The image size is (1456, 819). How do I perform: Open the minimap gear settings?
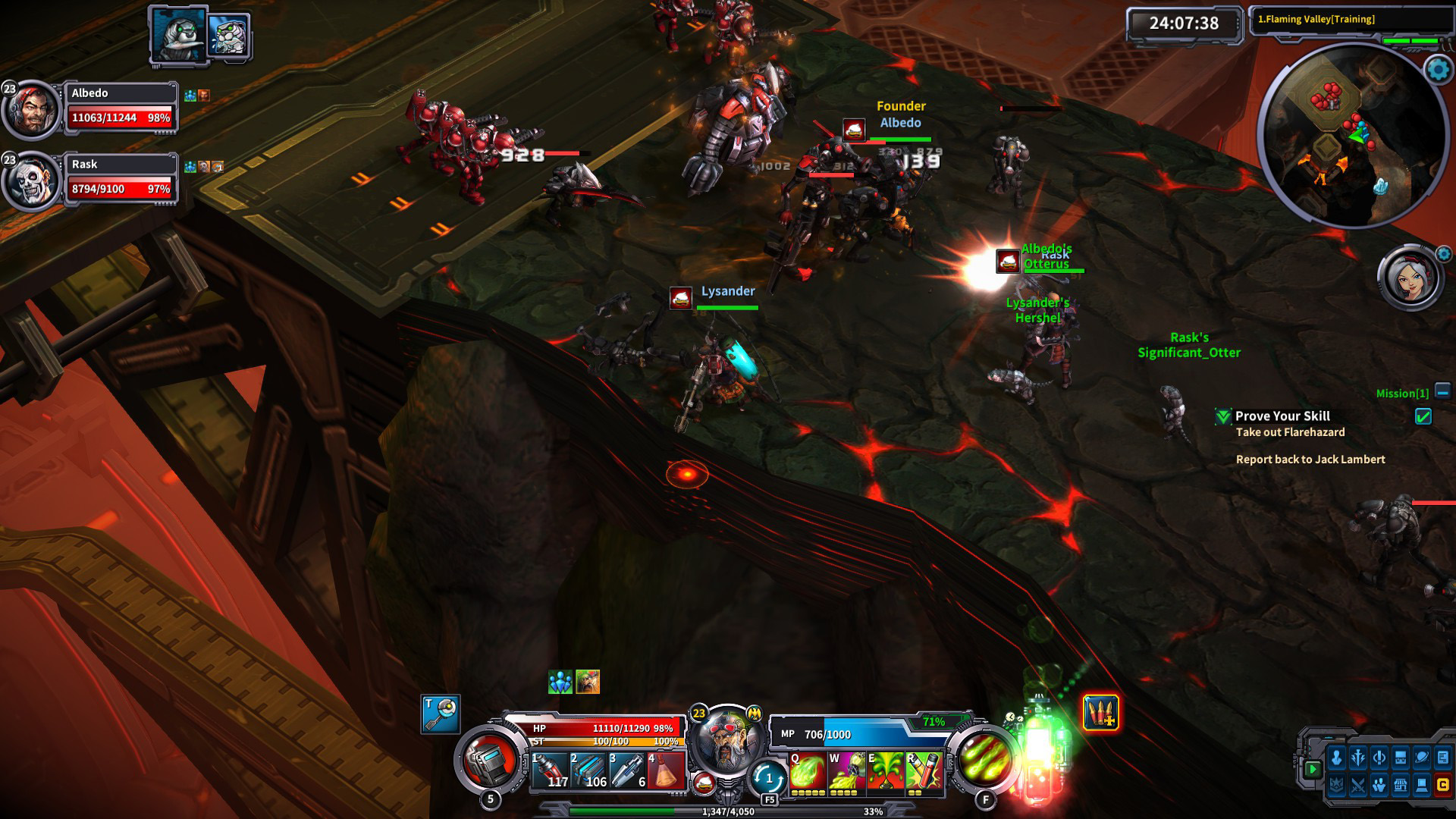[1438, 70]
